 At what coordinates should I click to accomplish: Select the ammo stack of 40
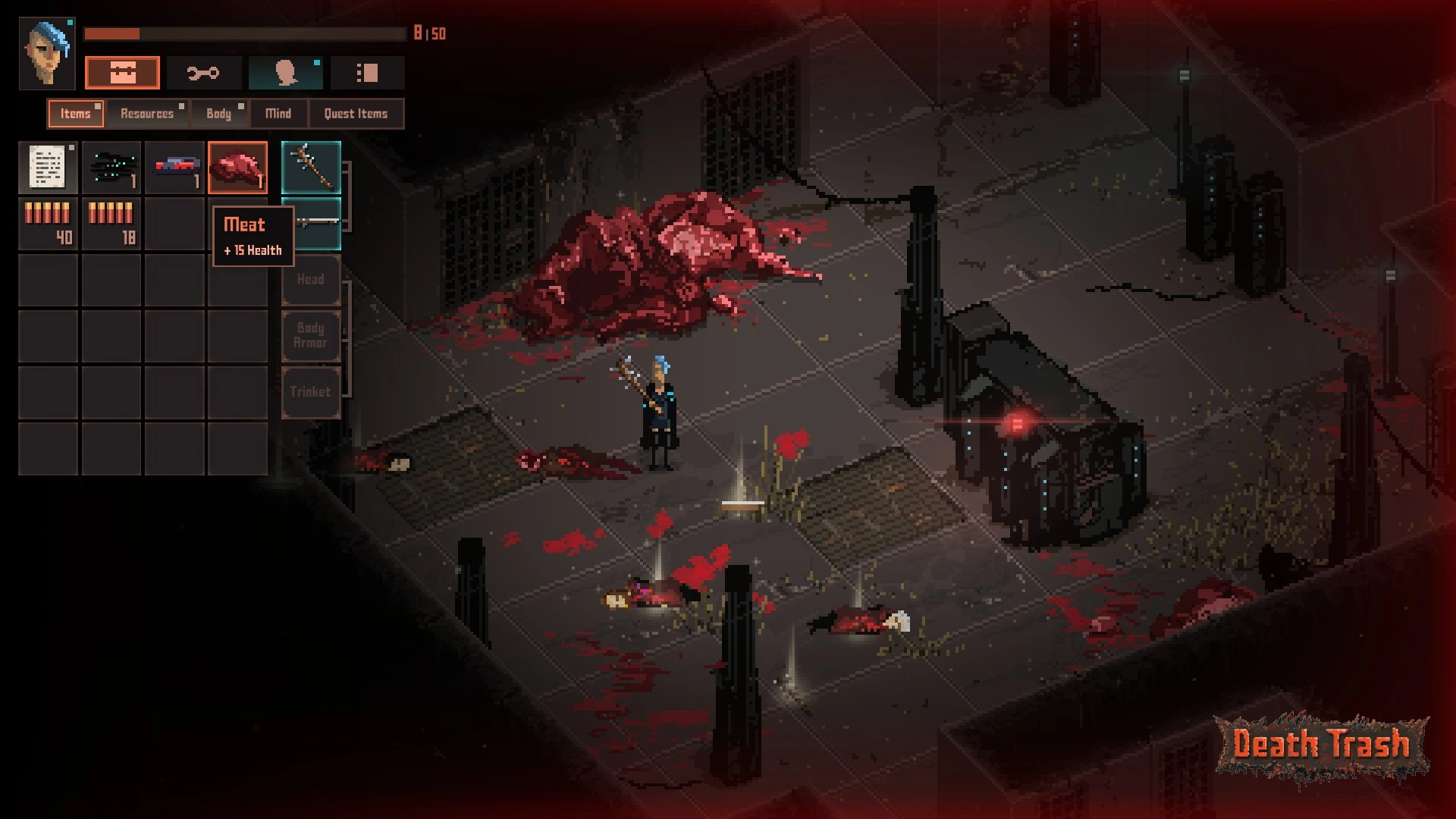(48, 224)
